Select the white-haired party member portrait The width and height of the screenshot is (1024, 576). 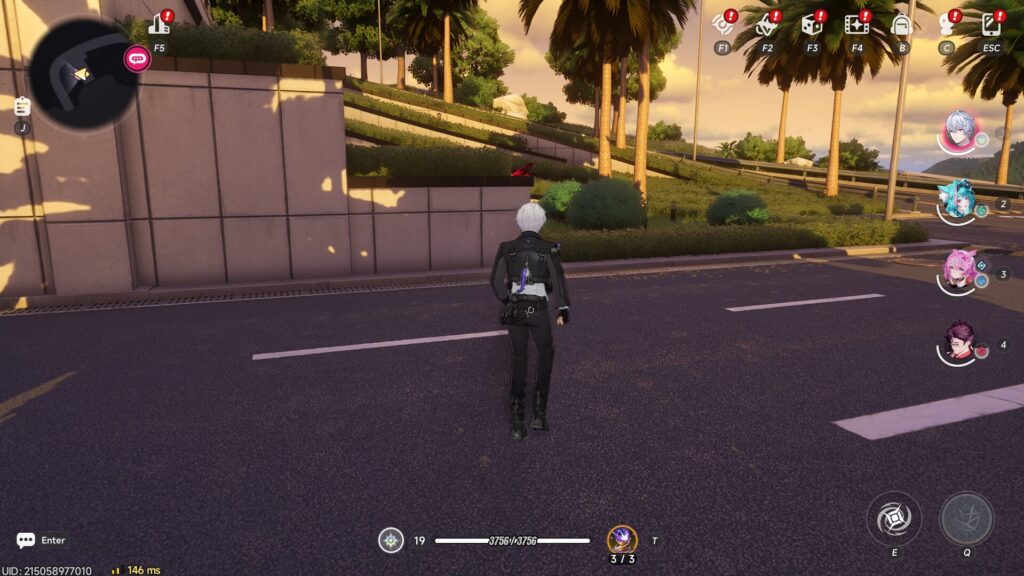[x=960, y=131]
